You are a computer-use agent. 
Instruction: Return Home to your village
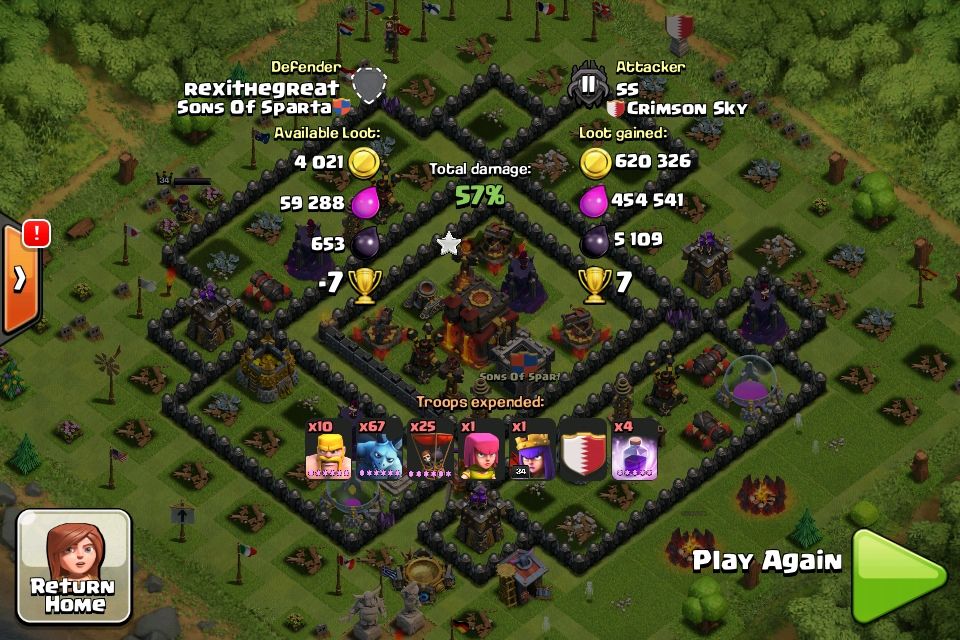74,566
